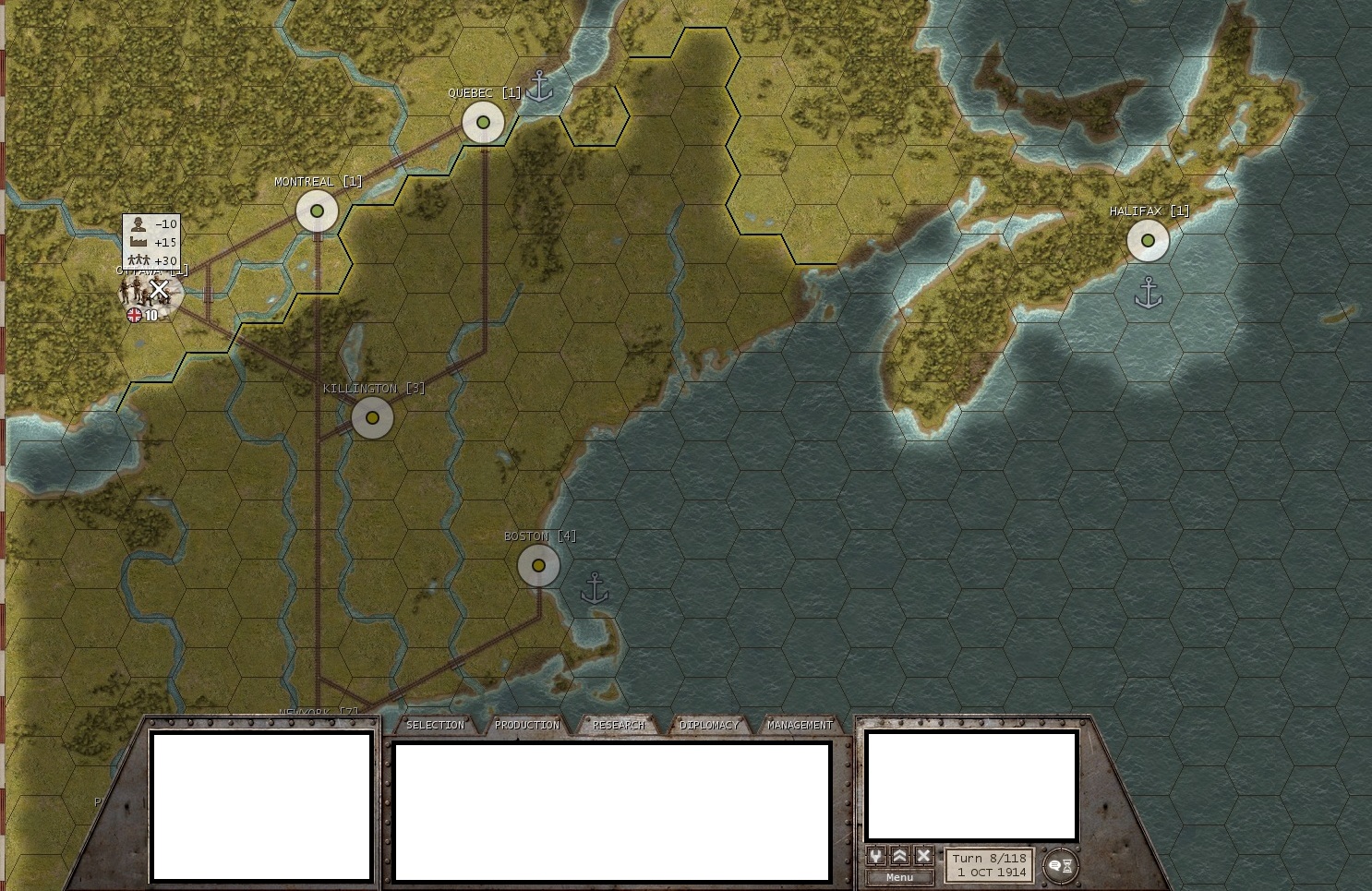Click the Turn 8/118 date display
1372x891 pixels.
coord(990,866)
